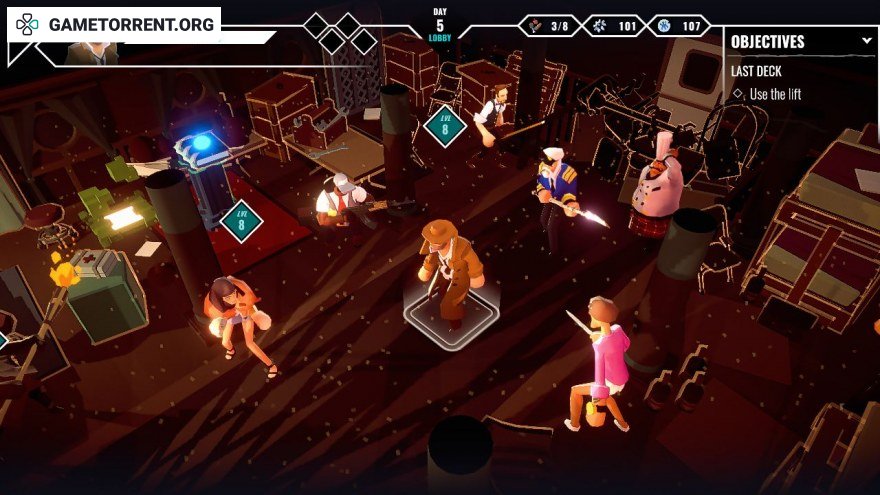Open the GameTorrent.org watermark link
The height and width of the screenshot is (495, 880).
pos(114,24)
